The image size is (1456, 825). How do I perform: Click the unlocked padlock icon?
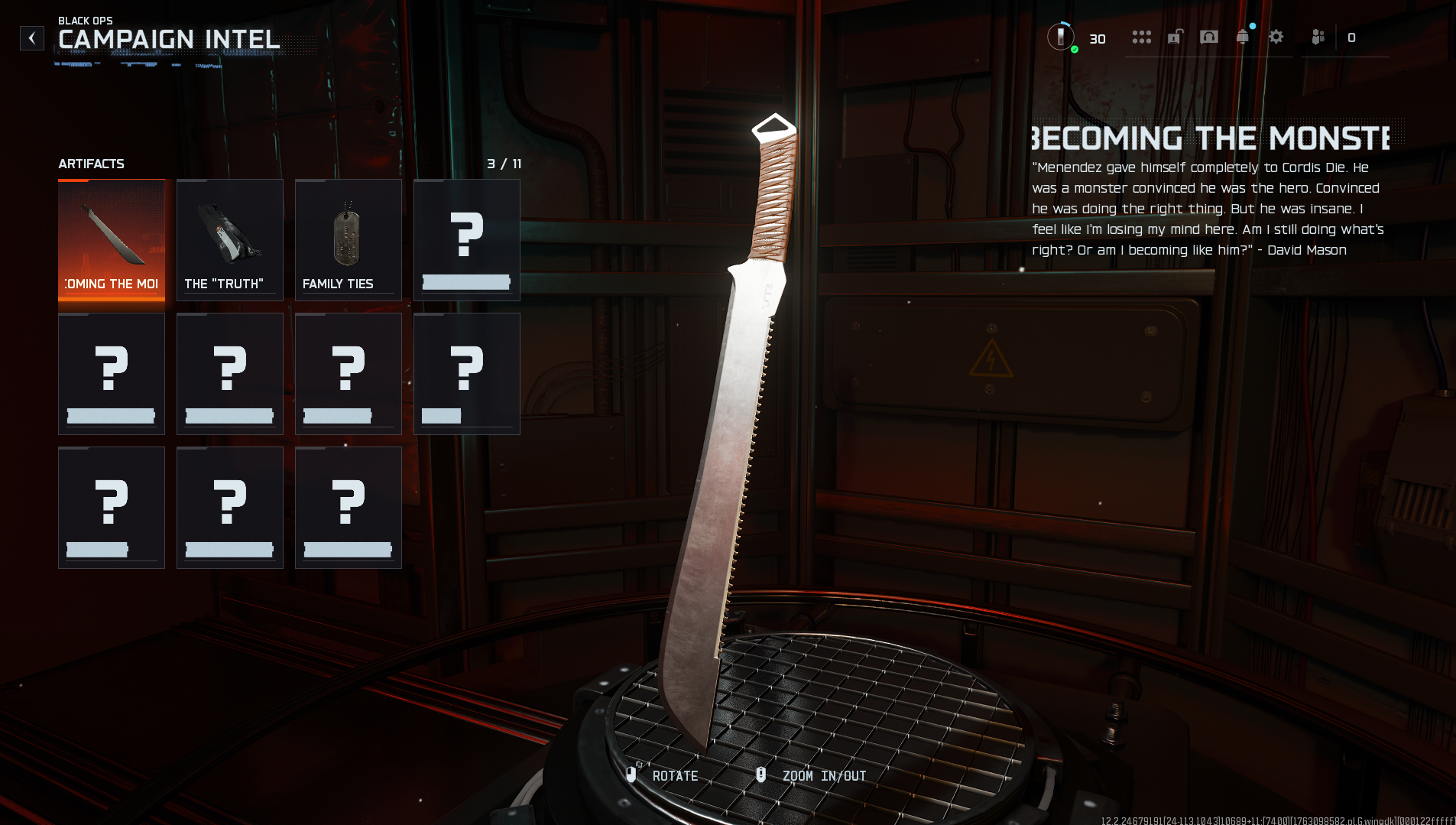1176,37
